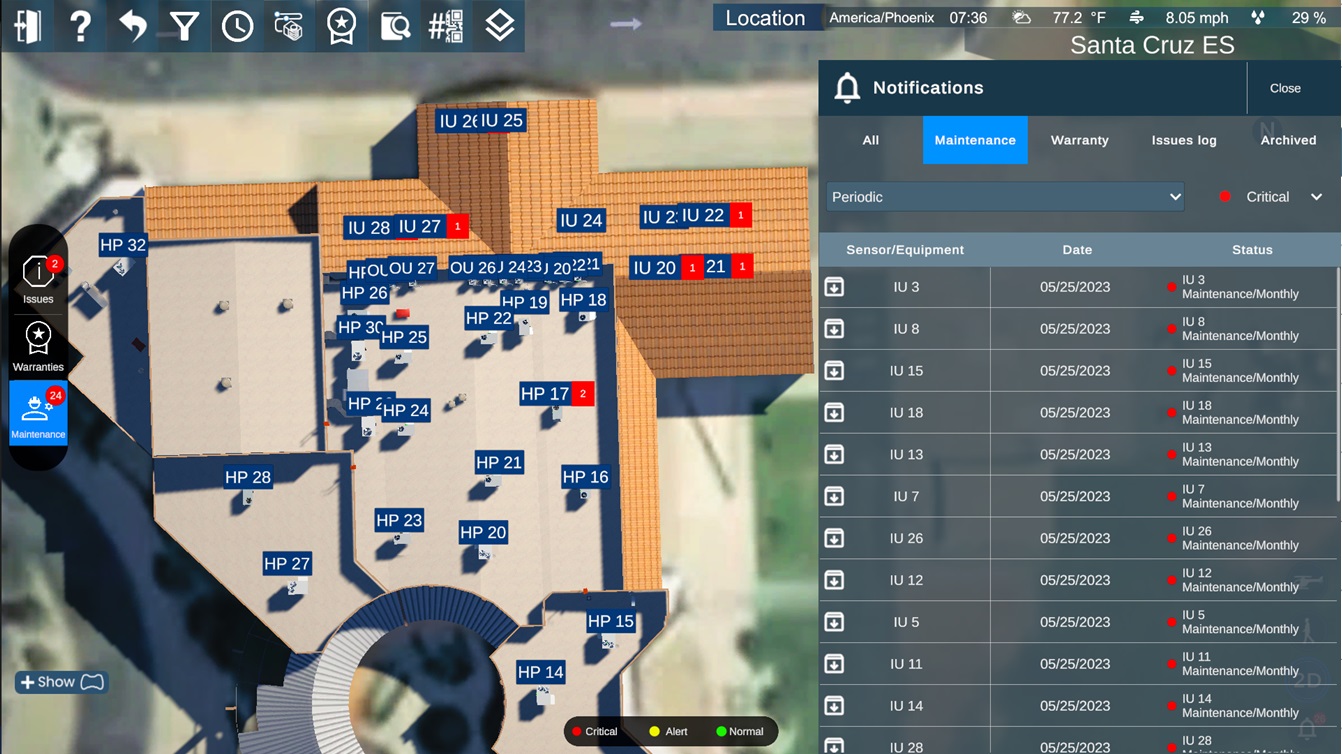Open the Issues side panel

coord(38,279)
